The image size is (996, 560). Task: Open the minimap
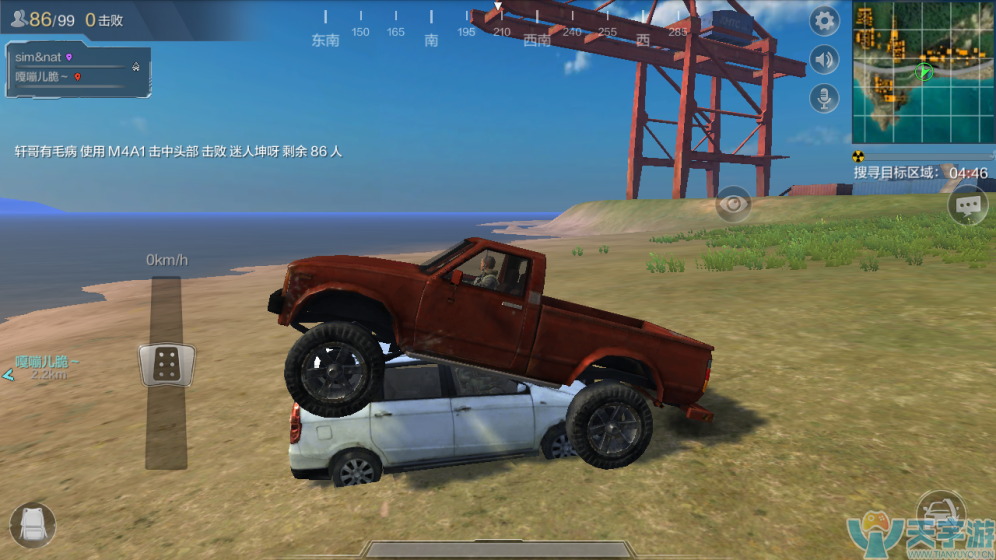coord(922,72)
